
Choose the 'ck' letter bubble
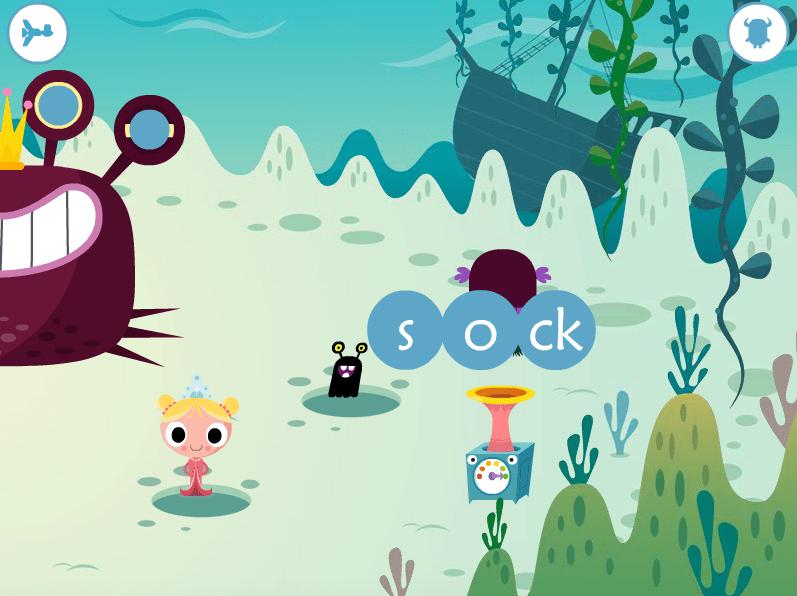click(556, 331)
